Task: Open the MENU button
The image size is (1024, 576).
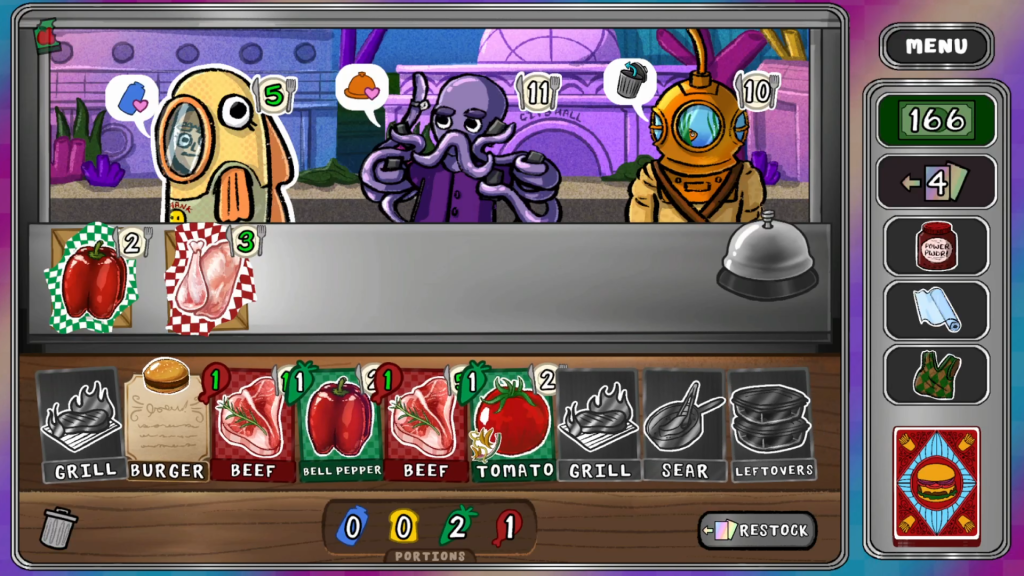Action: coord(936,46)
